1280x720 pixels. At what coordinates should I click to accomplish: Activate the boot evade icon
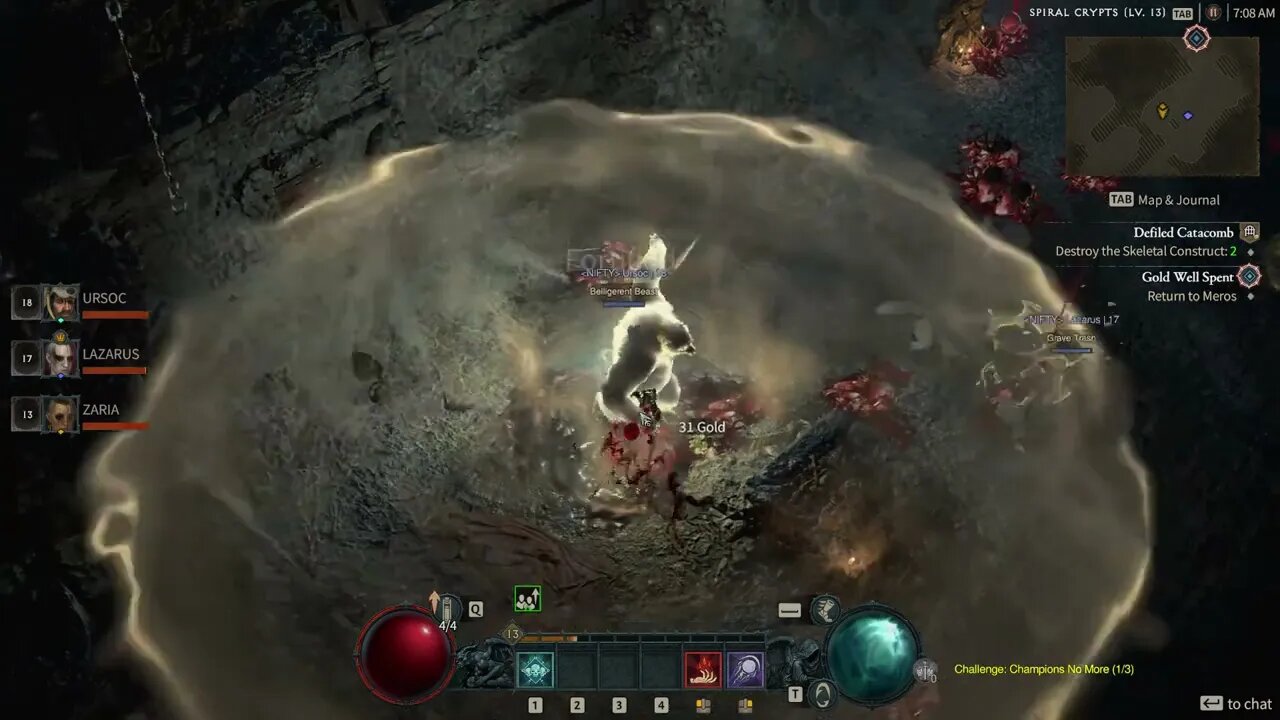825,609
